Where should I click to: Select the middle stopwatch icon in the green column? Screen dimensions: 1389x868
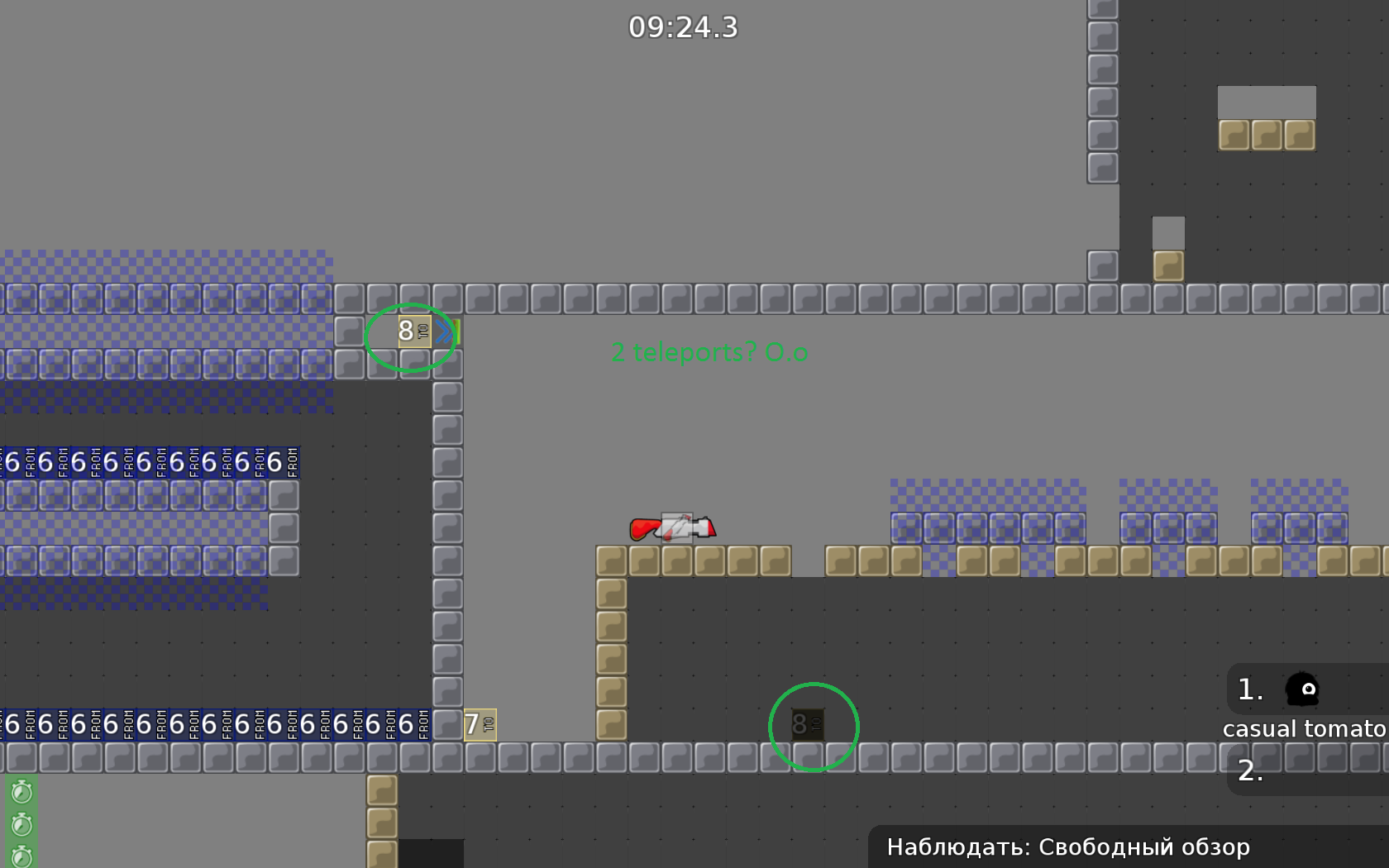point(21,823)
